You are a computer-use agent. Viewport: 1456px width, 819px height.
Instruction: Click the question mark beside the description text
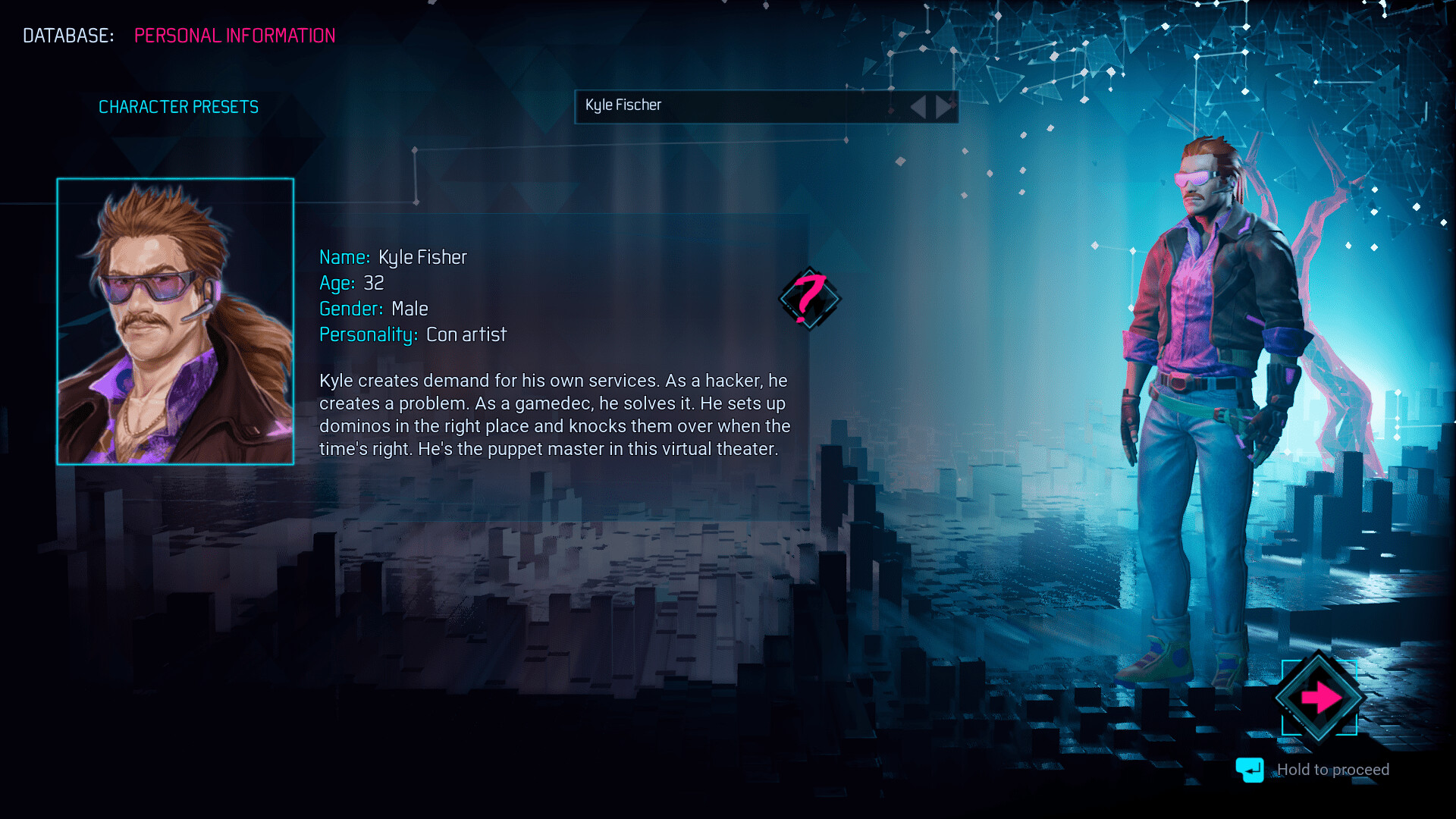(x=810, y=300)
